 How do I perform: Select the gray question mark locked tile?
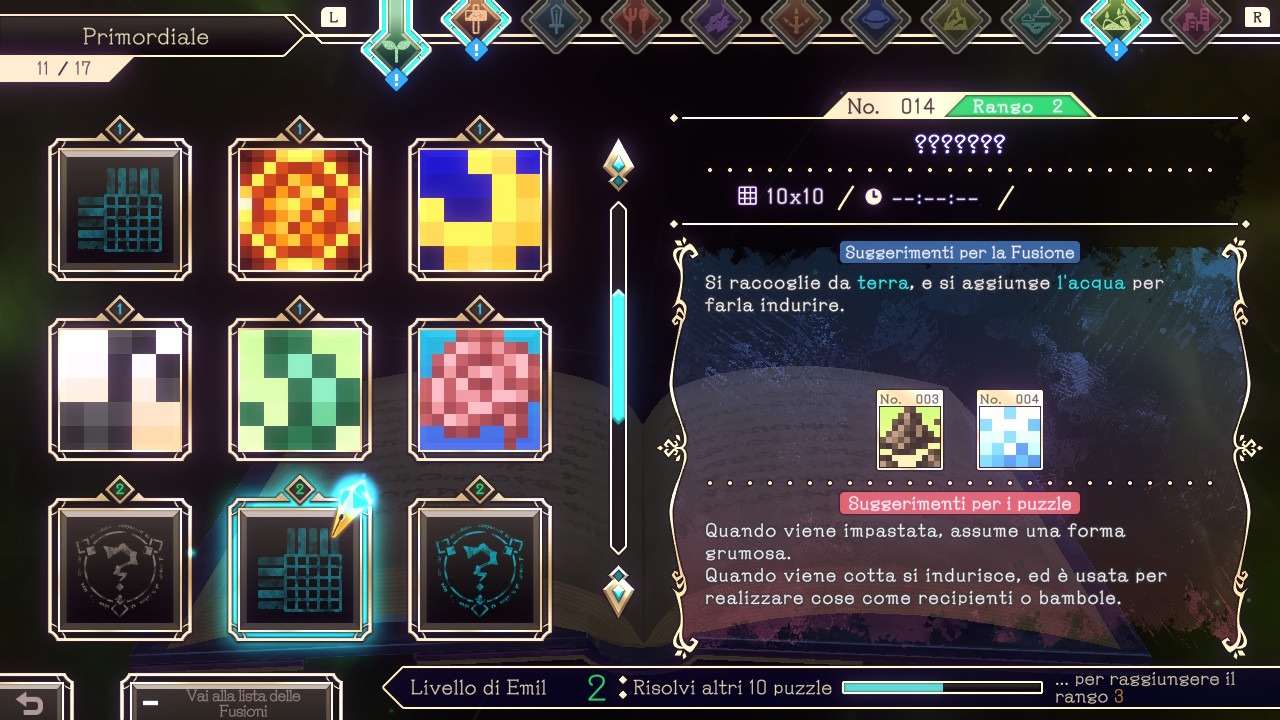[120, 569]
